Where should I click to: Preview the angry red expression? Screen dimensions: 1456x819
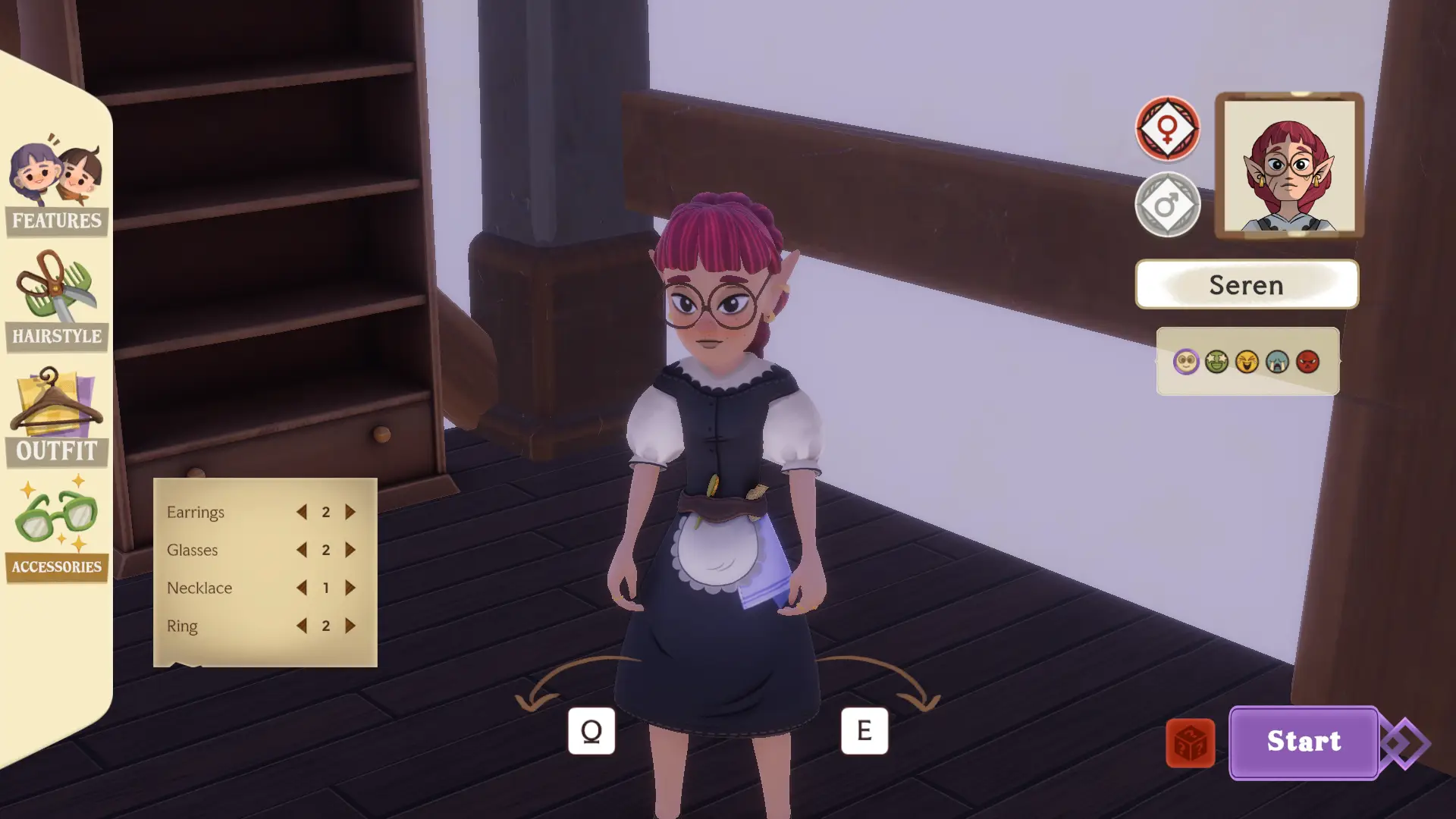1307,362
